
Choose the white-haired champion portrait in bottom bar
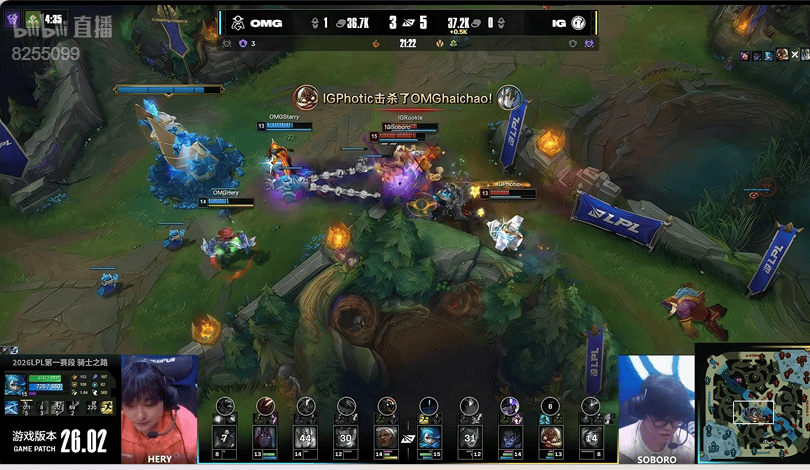(x=386, y=437)
